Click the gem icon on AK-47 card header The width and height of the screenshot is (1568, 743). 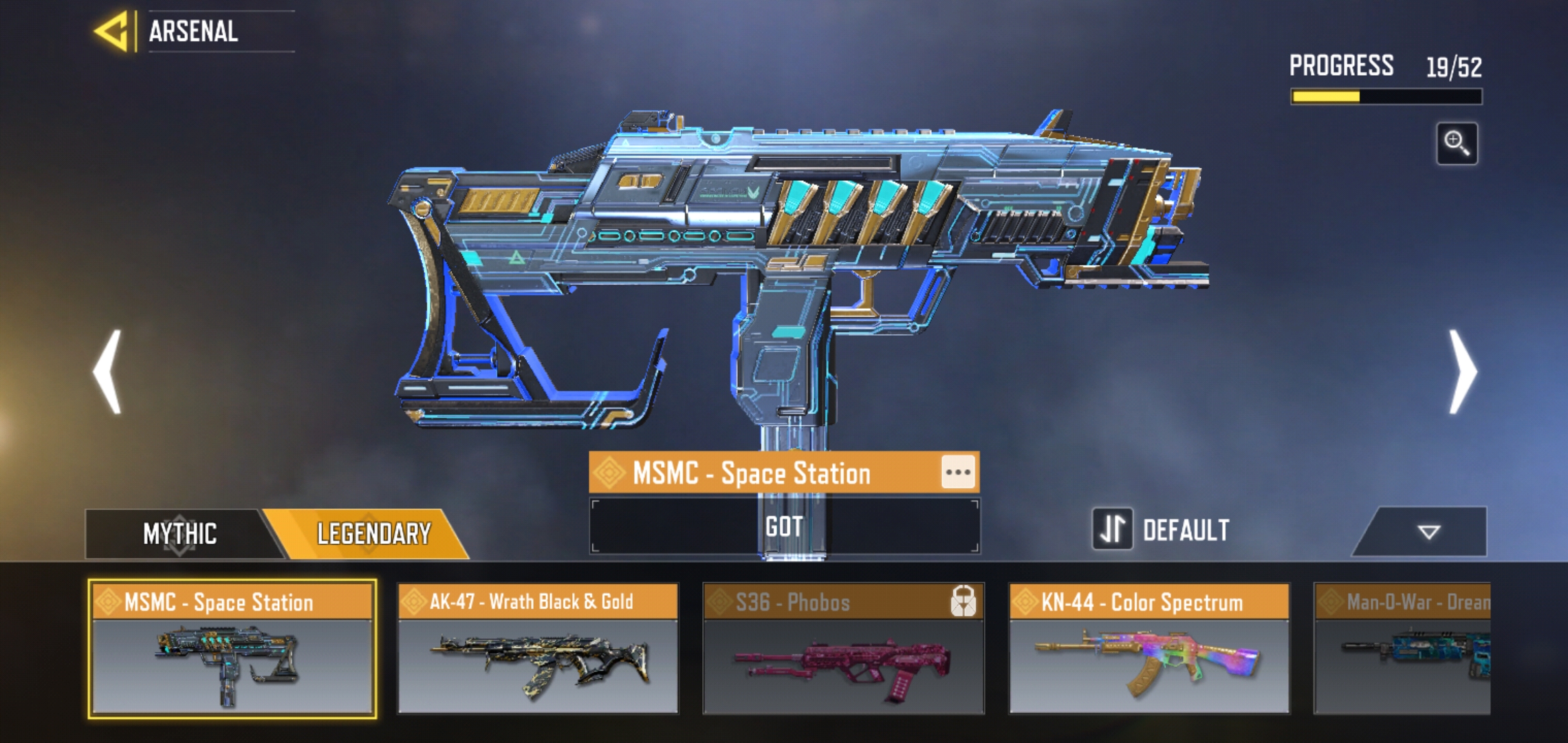click(415, 603)
